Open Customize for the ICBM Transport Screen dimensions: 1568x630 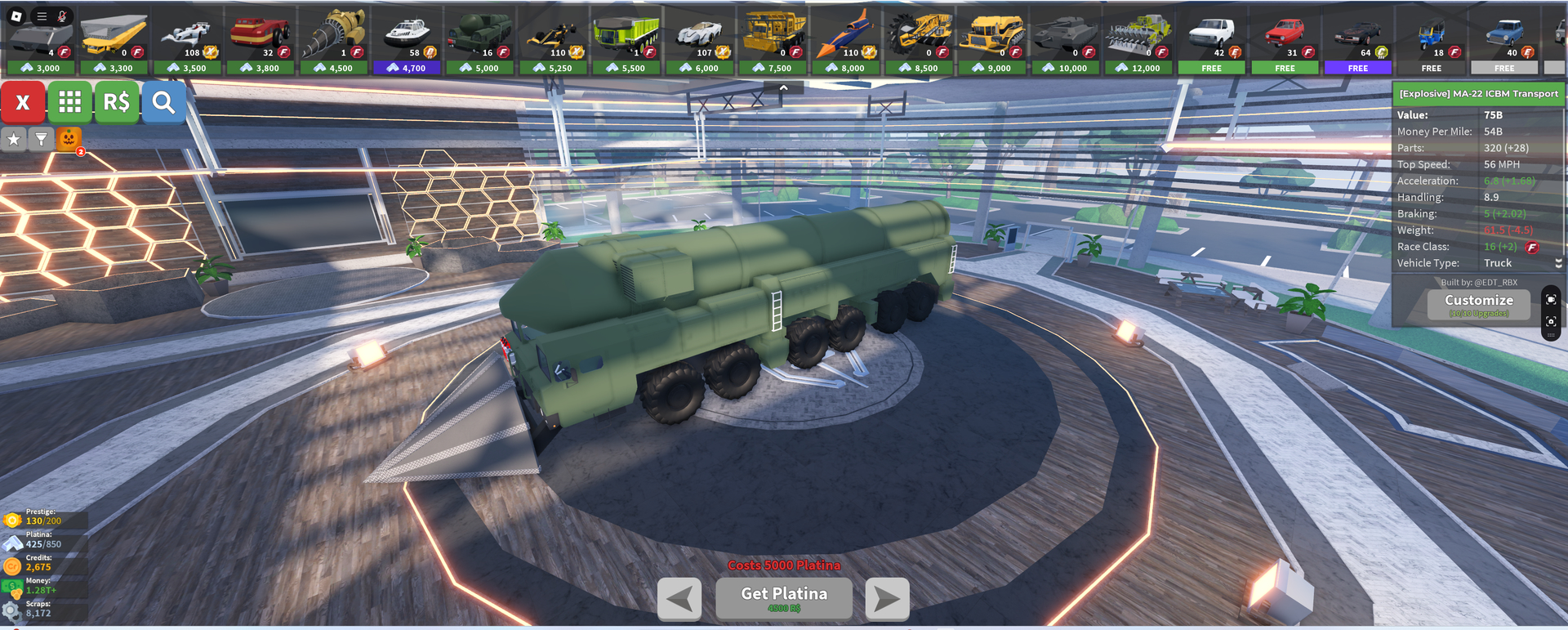1478,304
